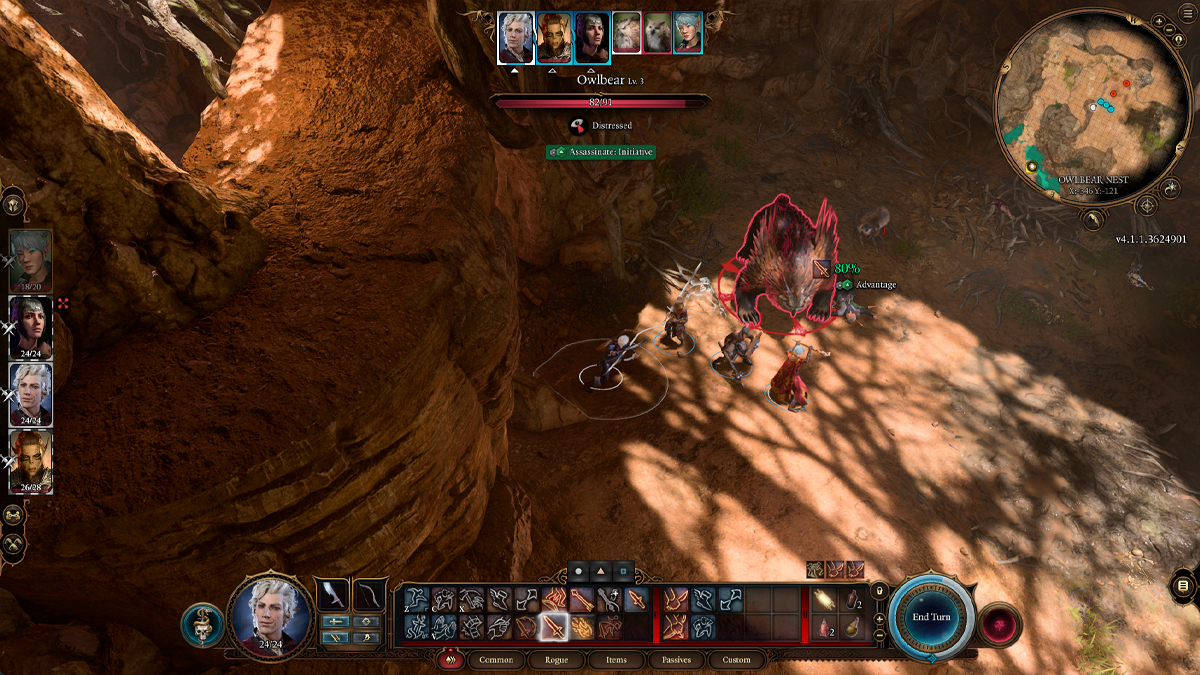The height and width of the screenshot is (675, 1200).
Task: Switch to the Common hotbar tab
Action: tap(496, 660)
